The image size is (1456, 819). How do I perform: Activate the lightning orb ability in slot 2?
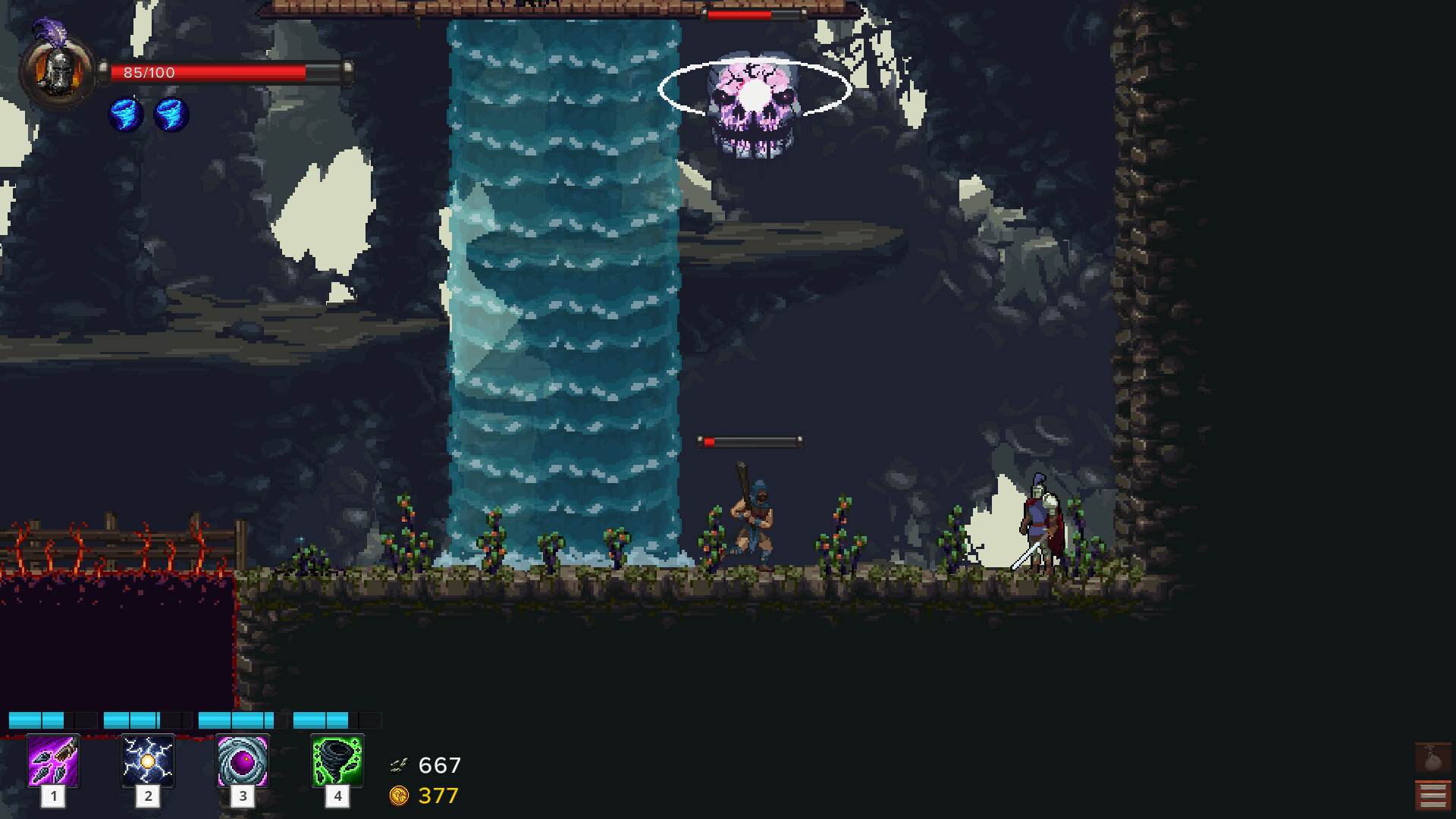[148, 762]
